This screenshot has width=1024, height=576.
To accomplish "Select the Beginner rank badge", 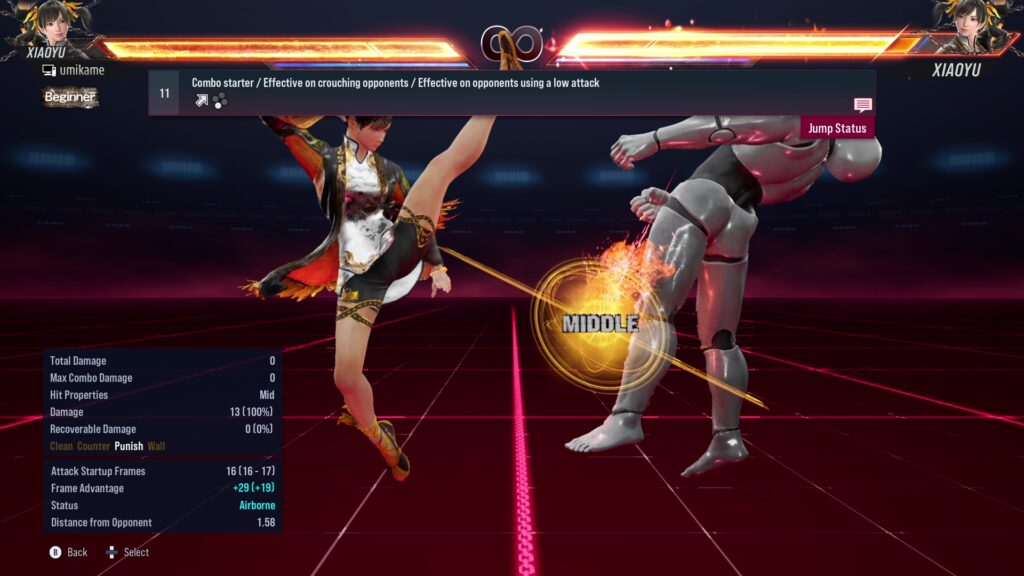I will point(70,97).
